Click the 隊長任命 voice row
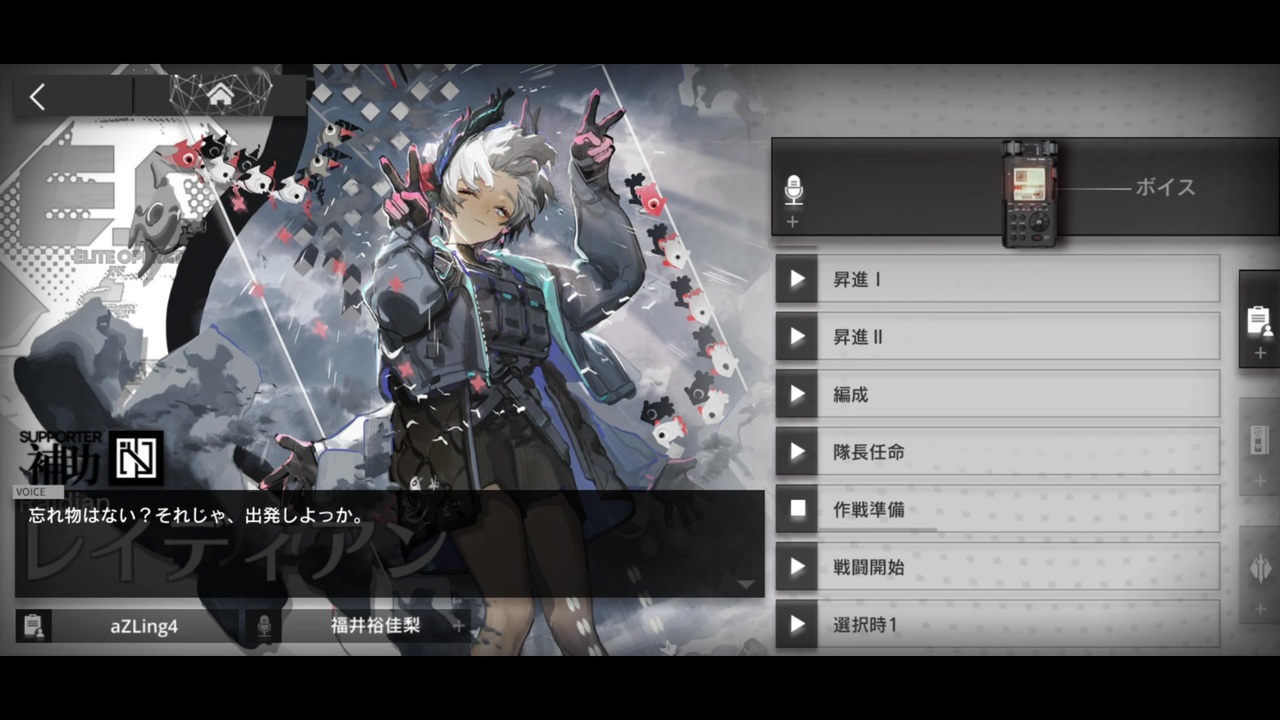 (x=997, y=452)
